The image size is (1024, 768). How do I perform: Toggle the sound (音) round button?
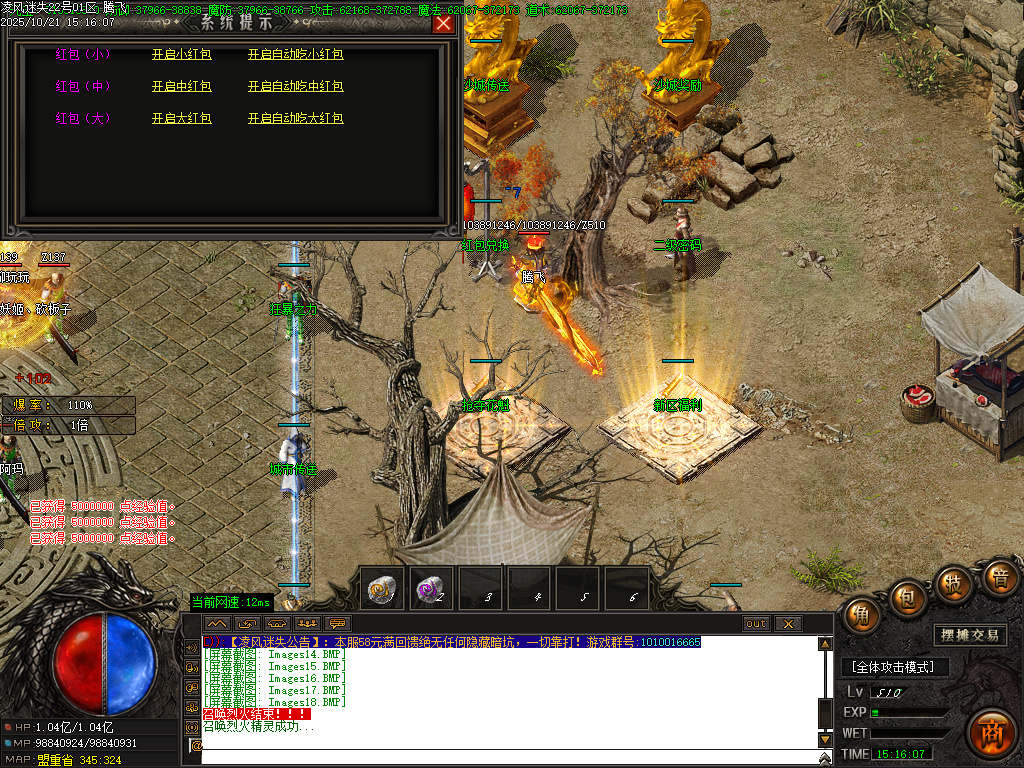[998, 578]
